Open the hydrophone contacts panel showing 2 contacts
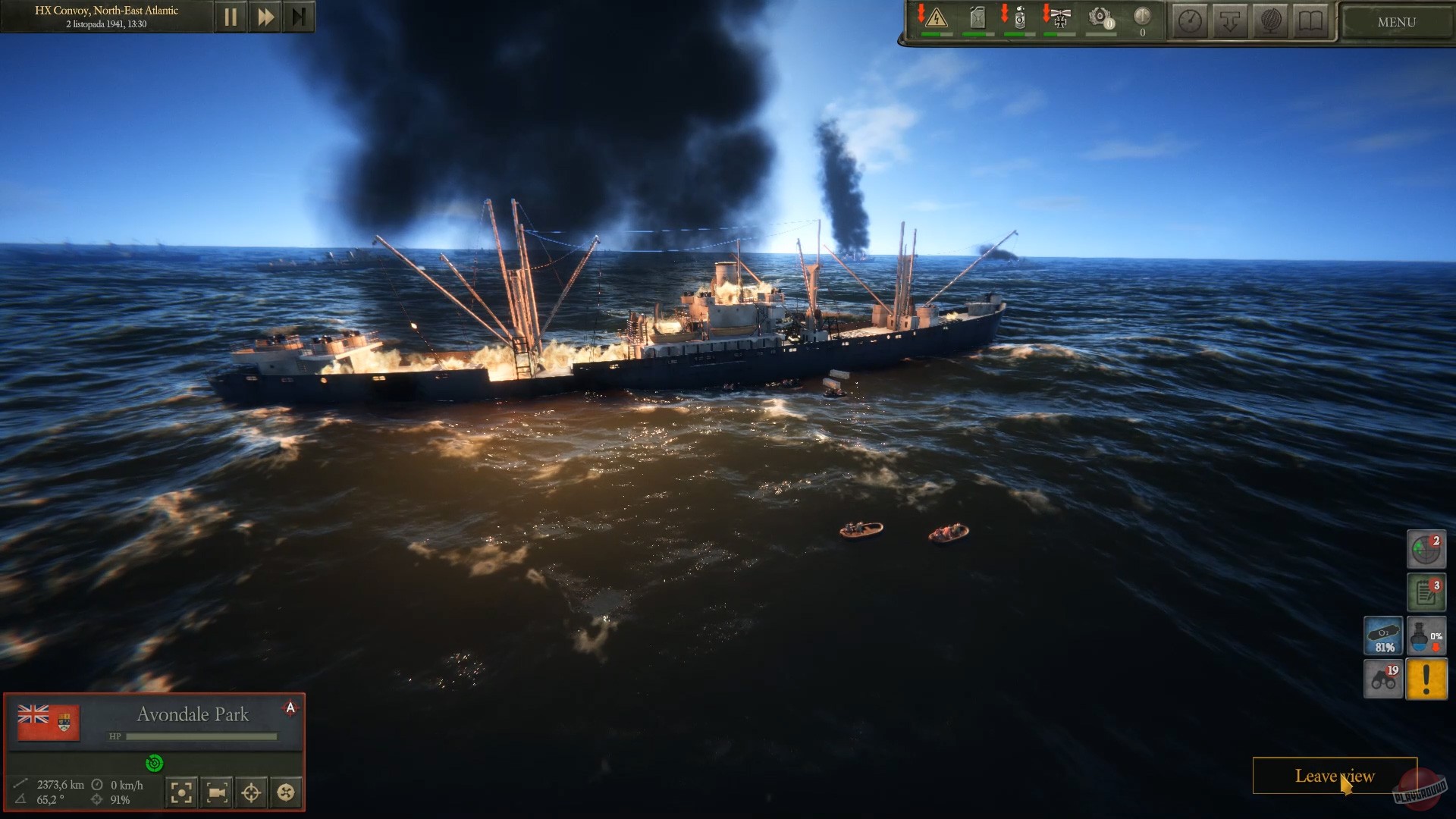 1426,549
